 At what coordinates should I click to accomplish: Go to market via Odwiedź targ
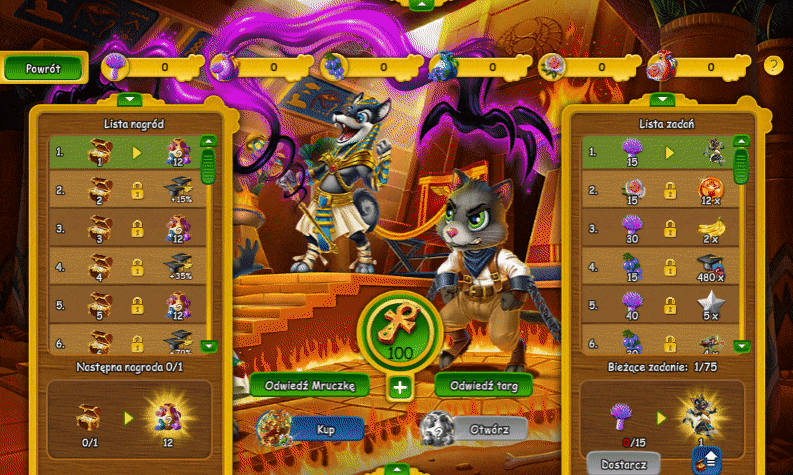tap(484, 385)
